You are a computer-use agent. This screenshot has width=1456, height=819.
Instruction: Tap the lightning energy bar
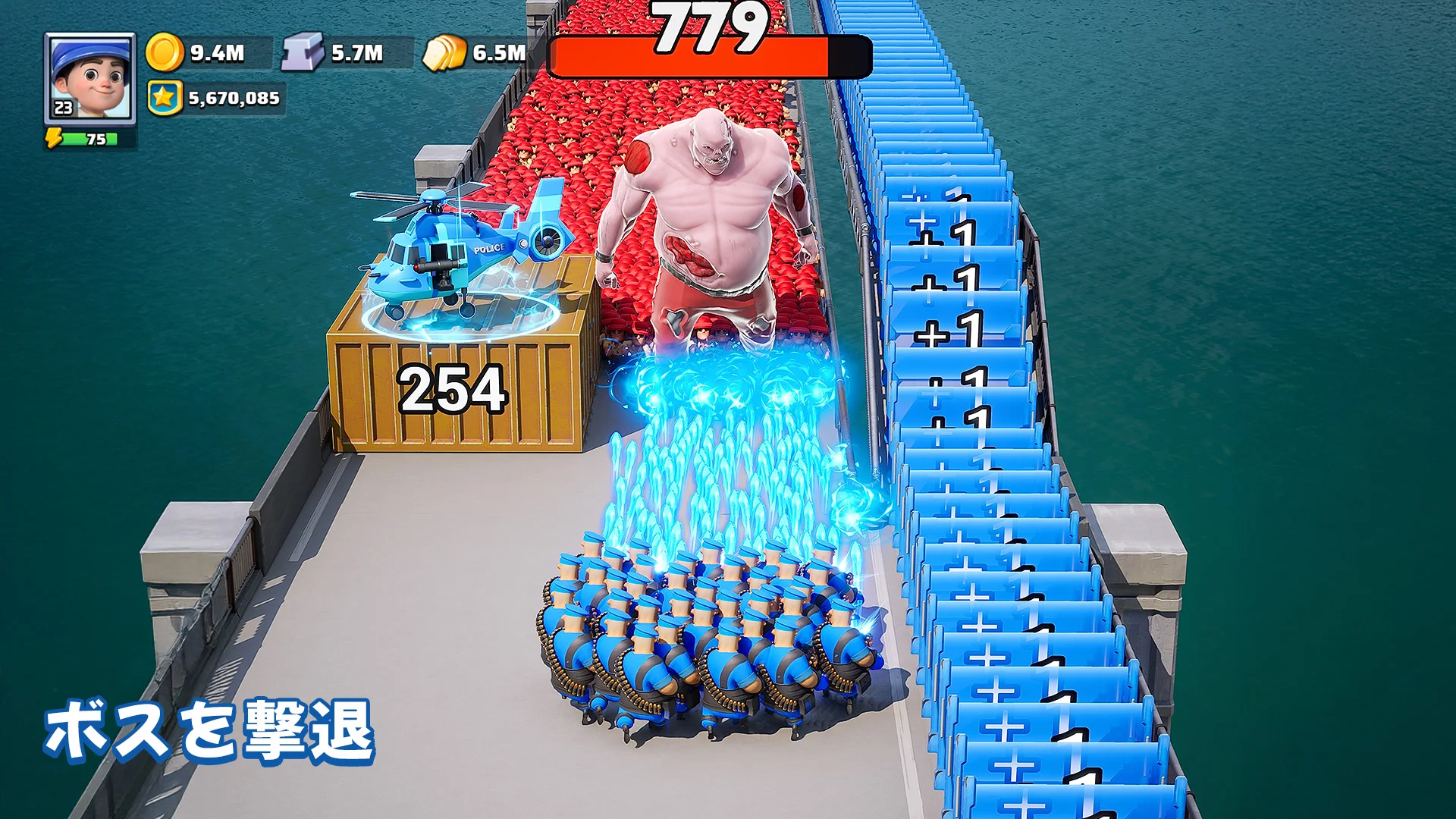pos(89,139)
